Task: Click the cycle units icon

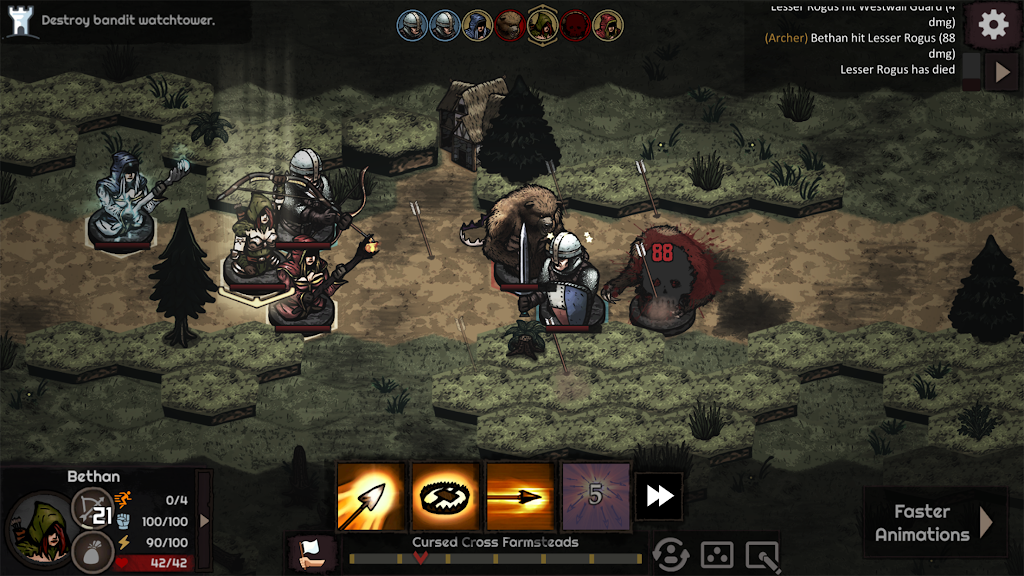Action: pos(671,554)
